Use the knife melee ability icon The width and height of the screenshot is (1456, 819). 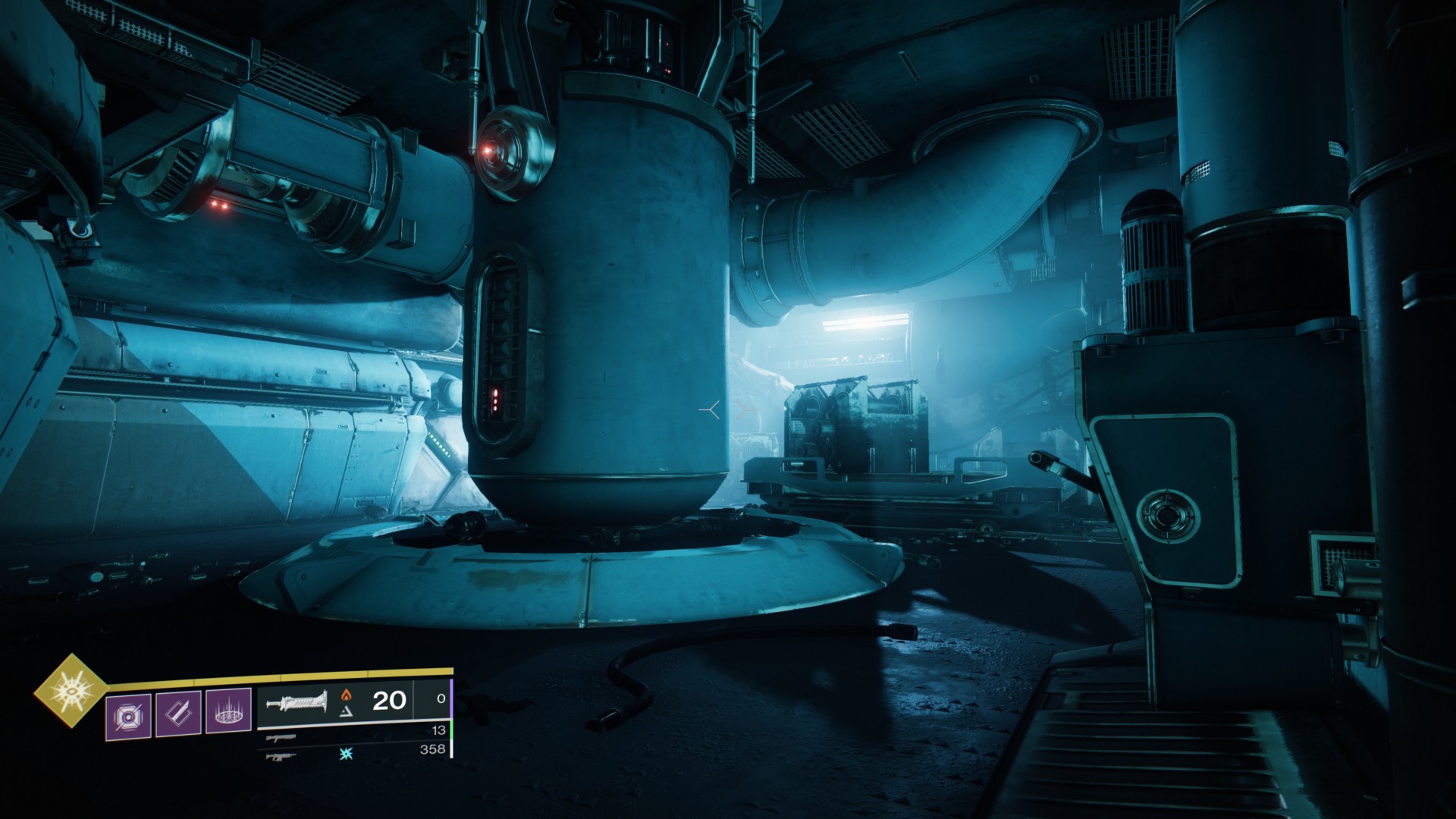179,714
